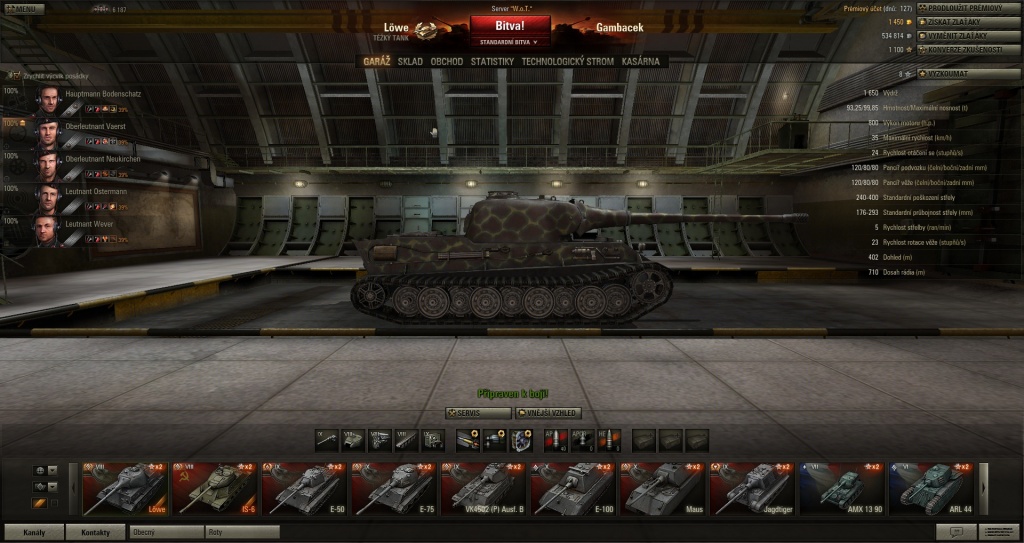Start the fight with the red Bitva! button
Screen dimensions: 1024x543
(x=510, y=25)
